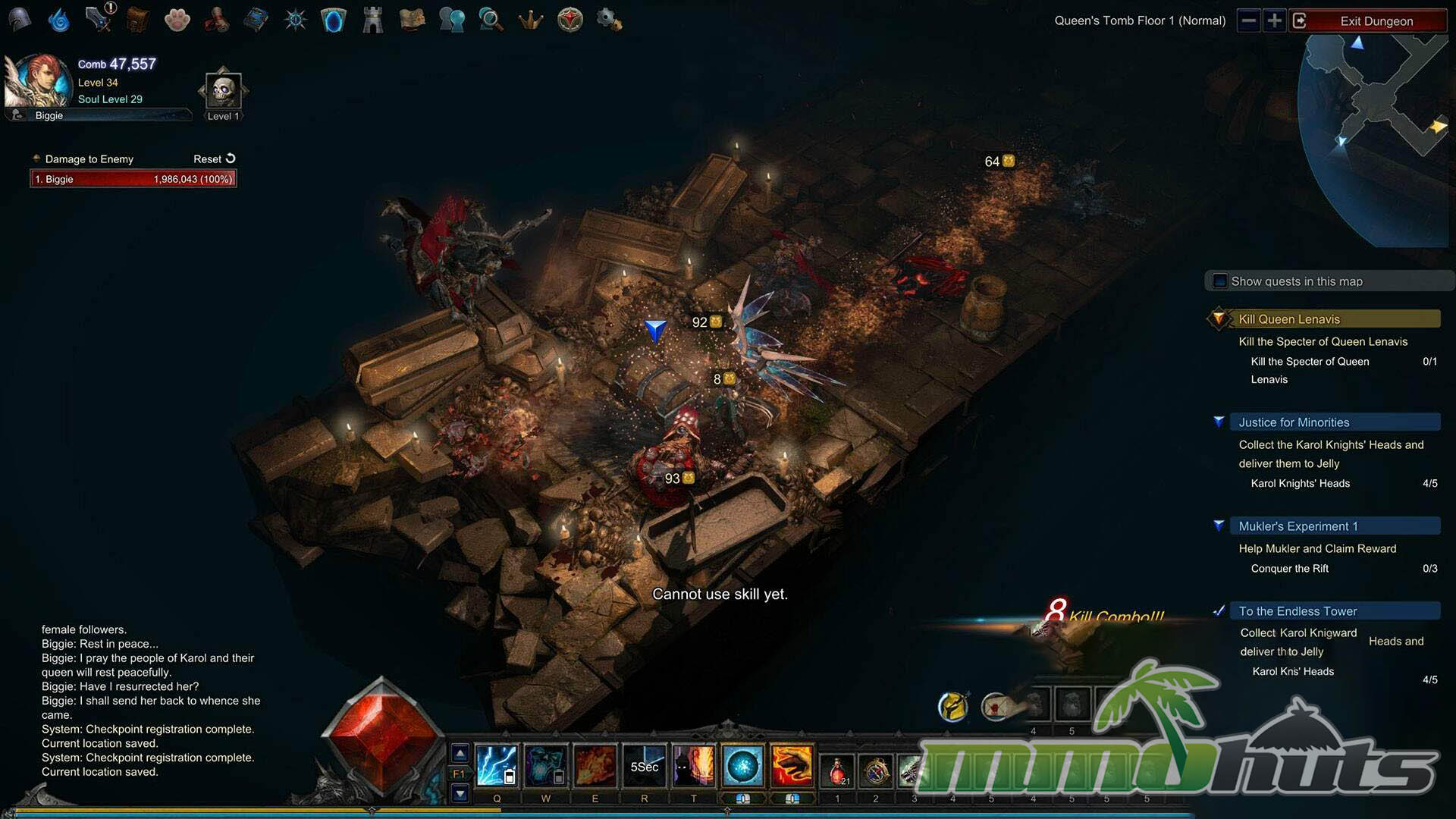Screen dimensions: 1456x819
Task: Zoom out the minimap with minus button
Action: pyautogui.click(x=1248, y=20)
